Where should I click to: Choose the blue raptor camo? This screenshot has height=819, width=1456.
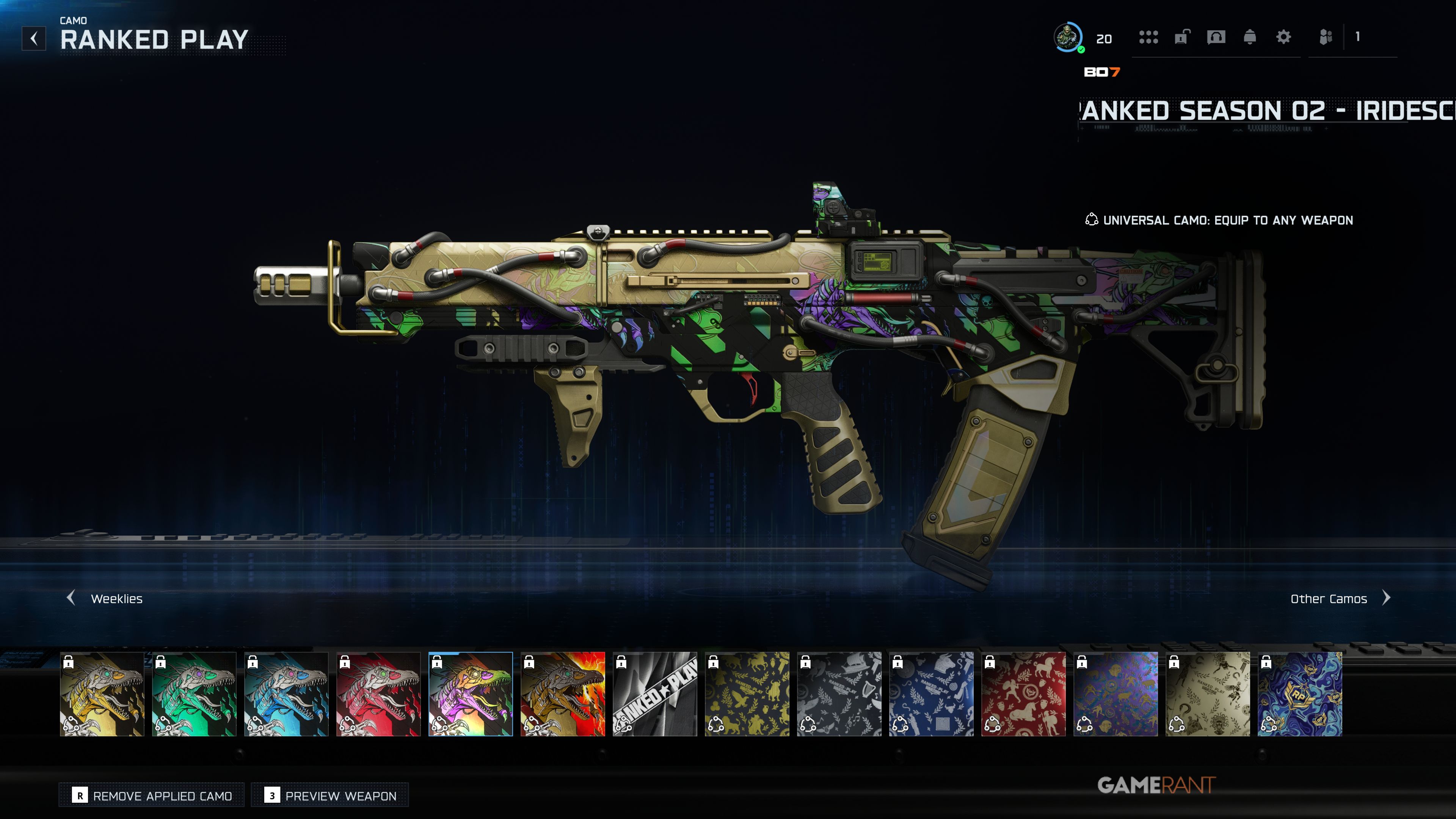pos(287,693)
